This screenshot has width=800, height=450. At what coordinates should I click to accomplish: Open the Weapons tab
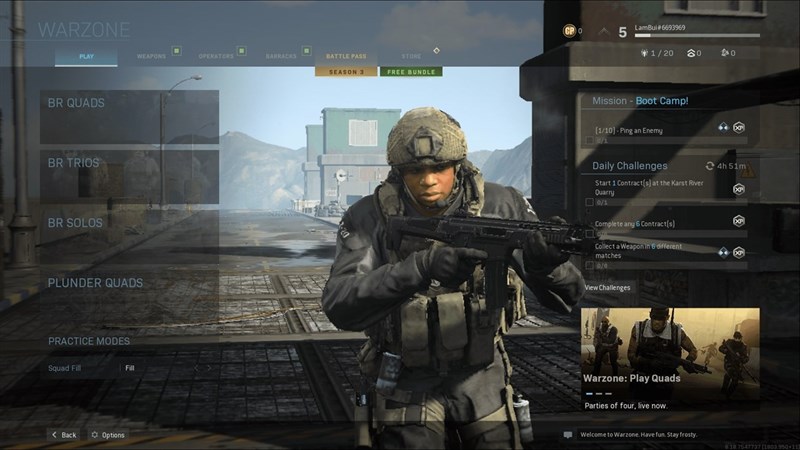pyautogui.click(x=151, y=57)
